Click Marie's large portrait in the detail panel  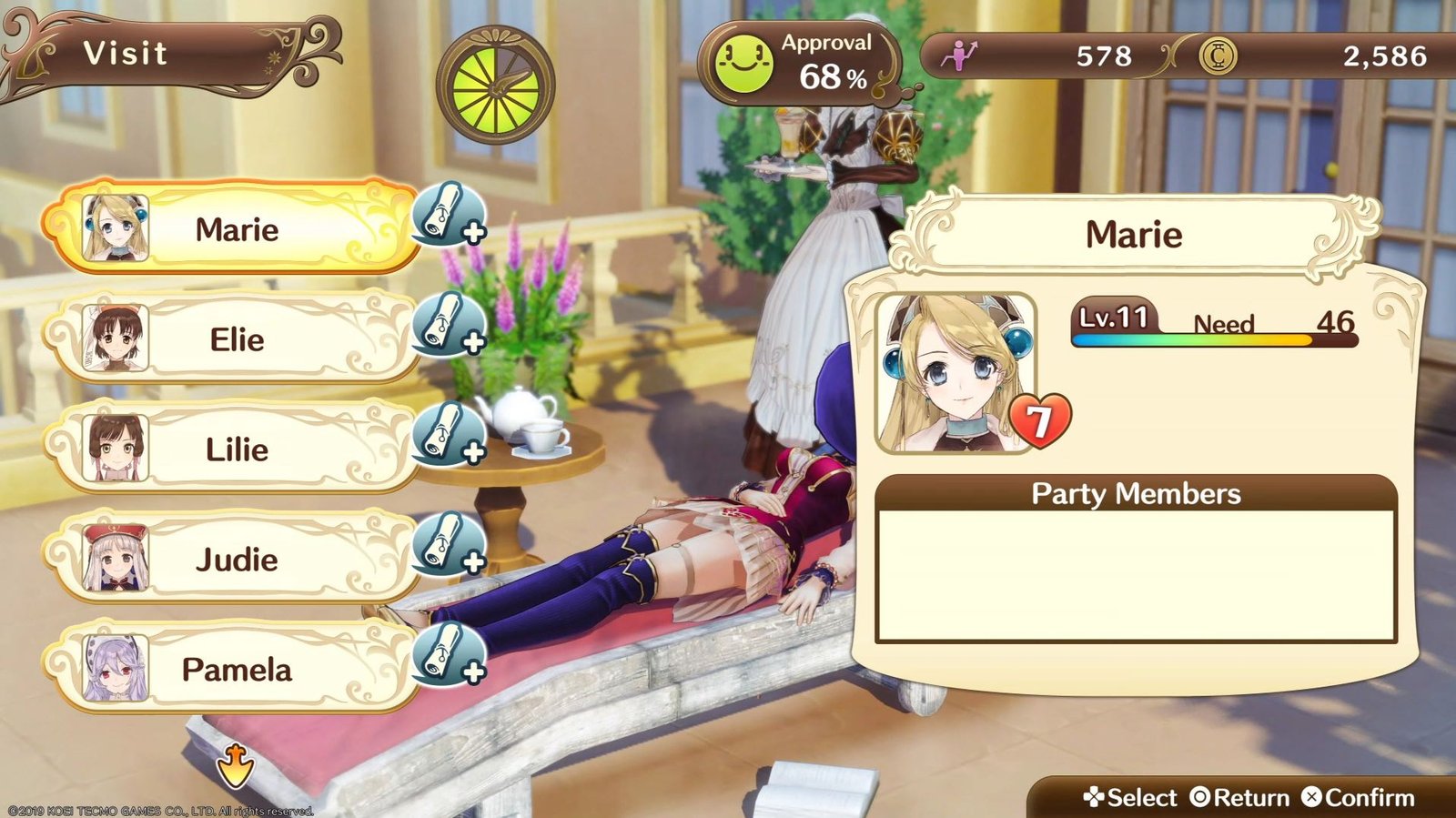(x=955, y=373)
